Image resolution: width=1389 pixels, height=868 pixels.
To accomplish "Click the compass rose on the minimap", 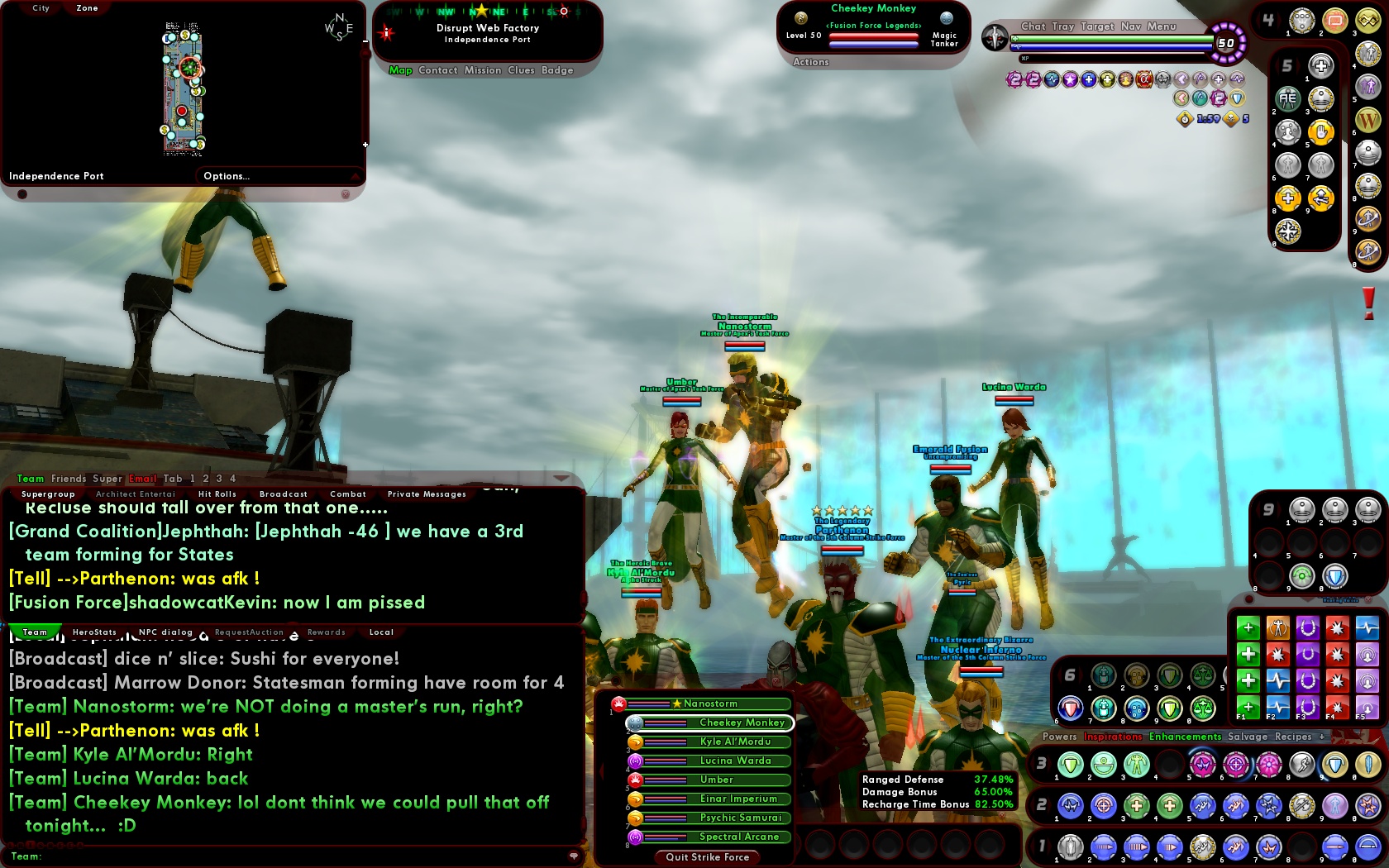I will pos(339,25).
